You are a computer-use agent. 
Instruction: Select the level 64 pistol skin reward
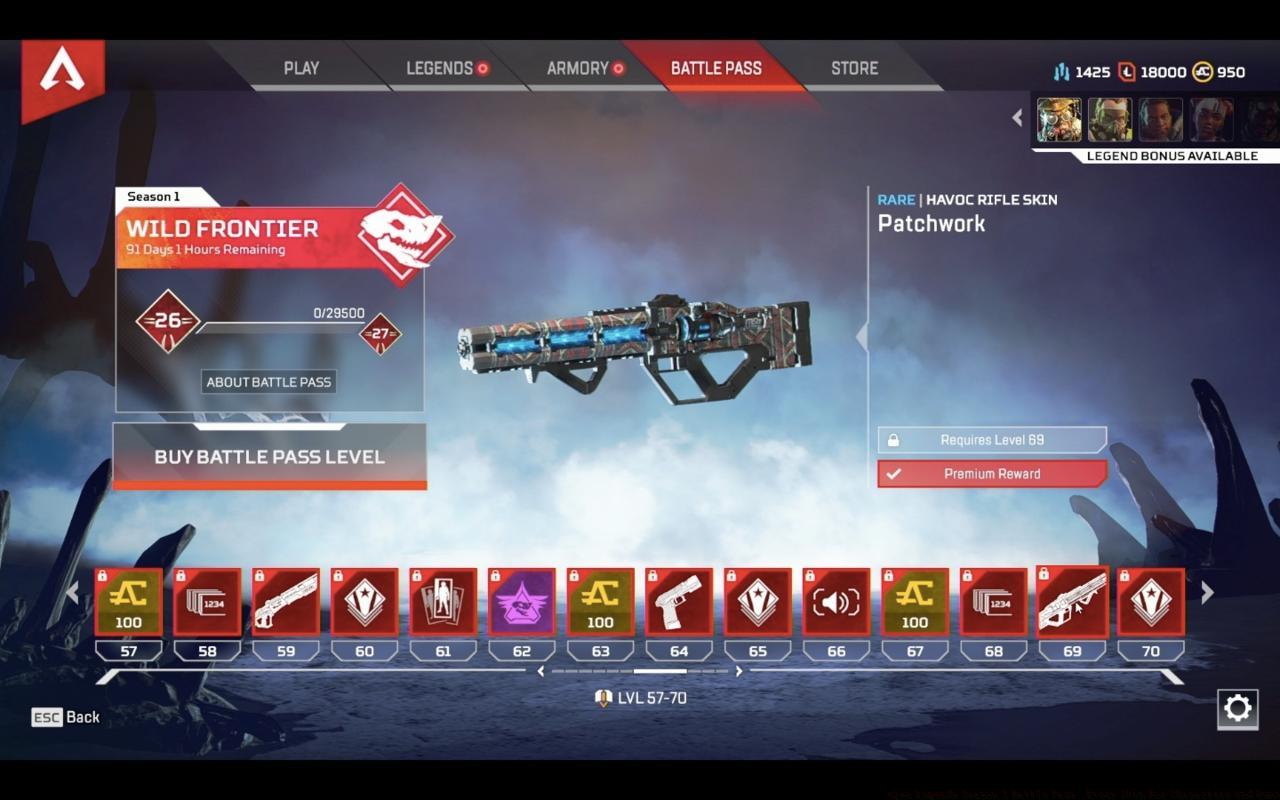[x=679, y=602]
